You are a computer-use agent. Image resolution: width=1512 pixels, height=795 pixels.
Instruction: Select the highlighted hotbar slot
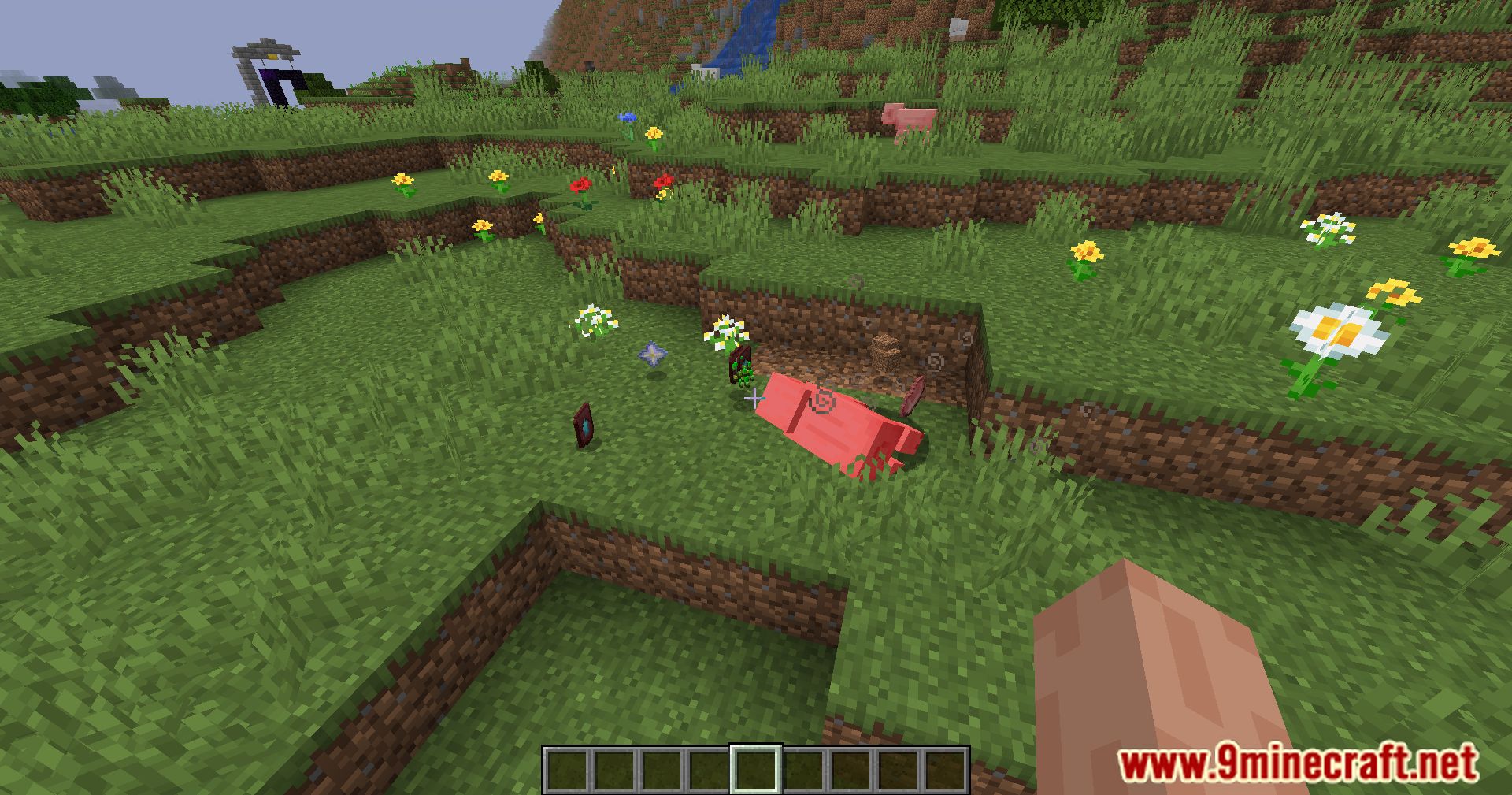coord(756,769)
